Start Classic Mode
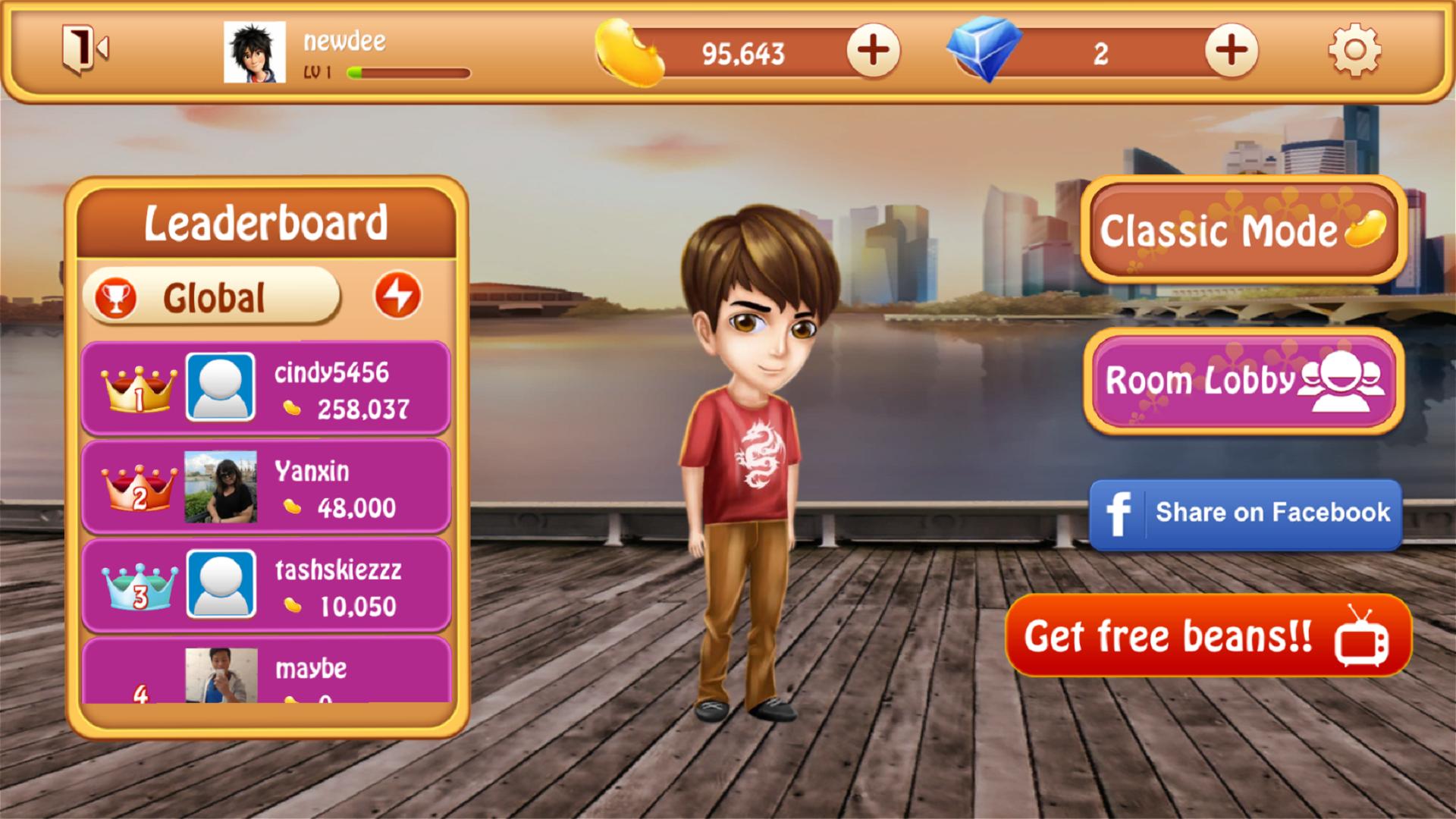The width and height of the screenshot is (1456, 819). (x=1243, y=230)
